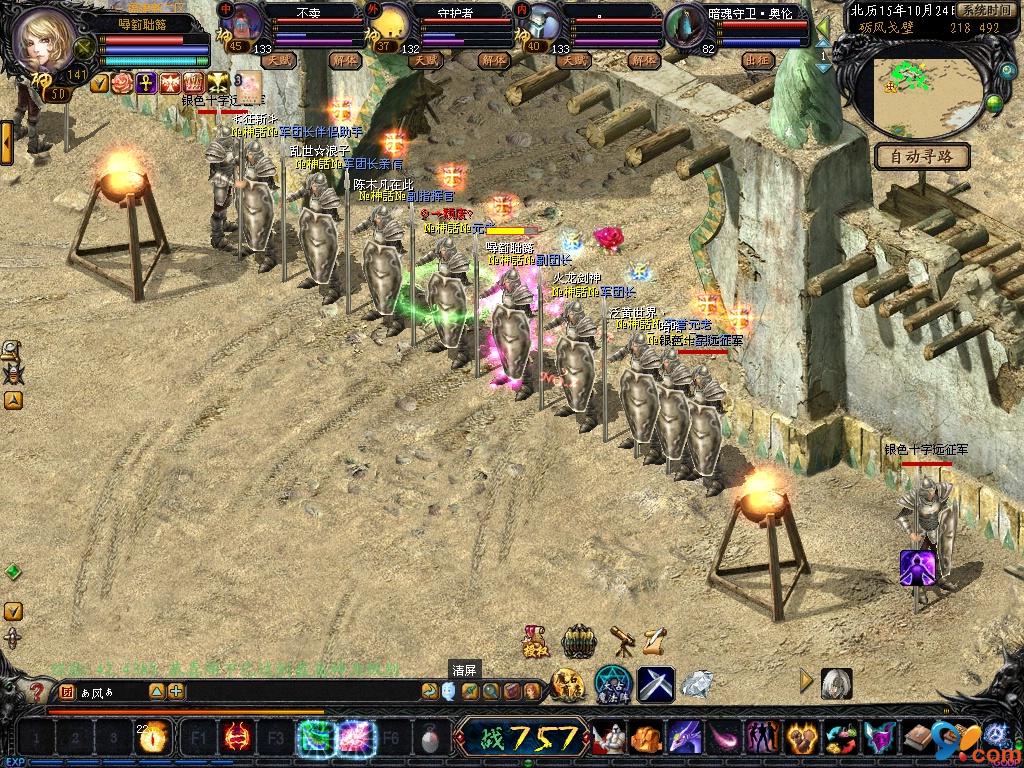
Task: Open the red question mark help button
Action: [37, 691]
